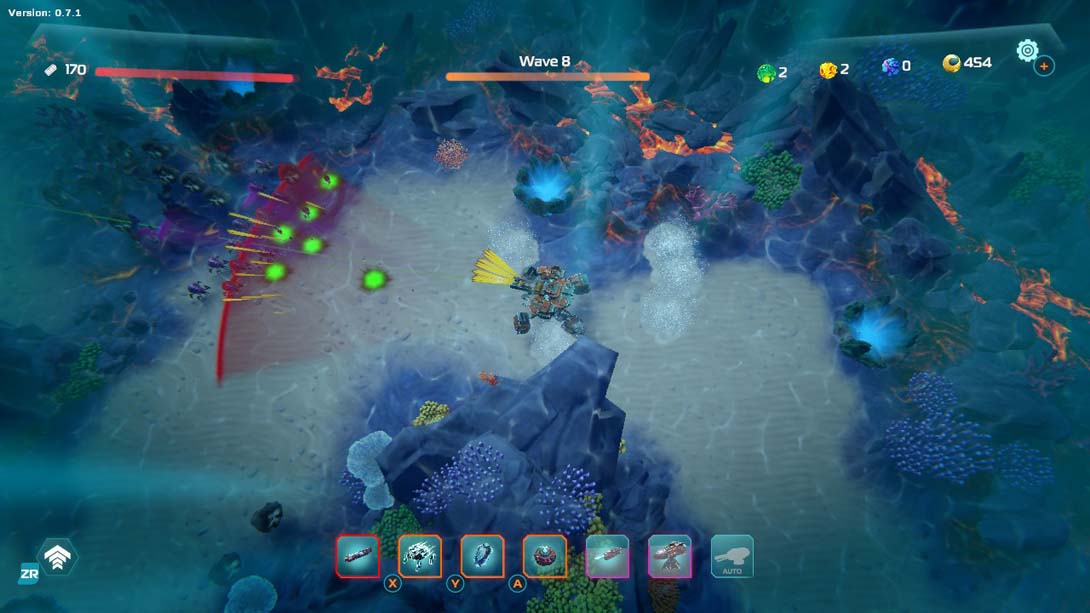1090x613 pixels.
Task: Select the red-bordered cannon weapon slot
Action: pos(358,557)
